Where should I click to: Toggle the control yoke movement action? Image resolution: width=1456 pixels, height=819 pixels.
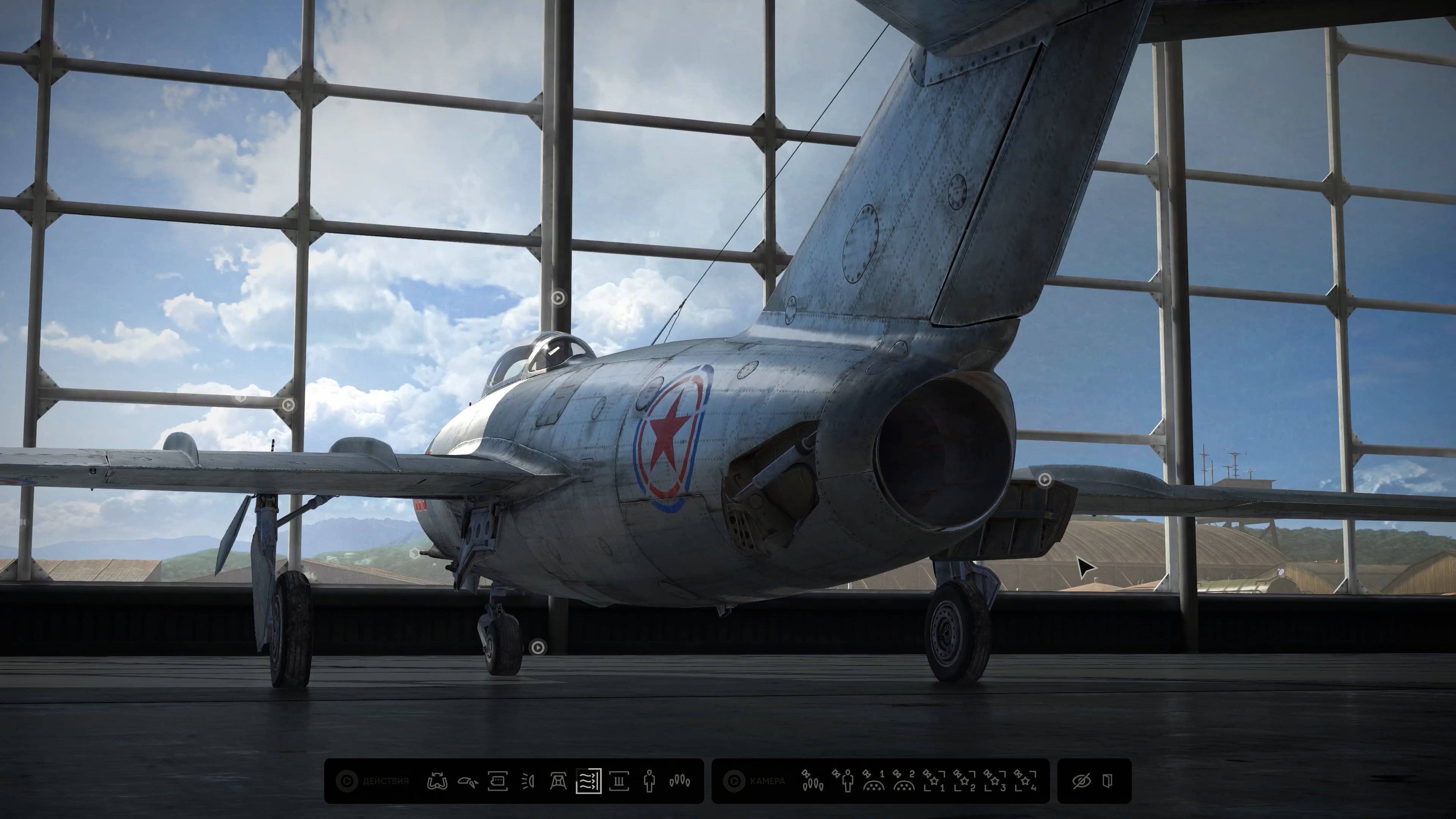(x=437, y=781)
